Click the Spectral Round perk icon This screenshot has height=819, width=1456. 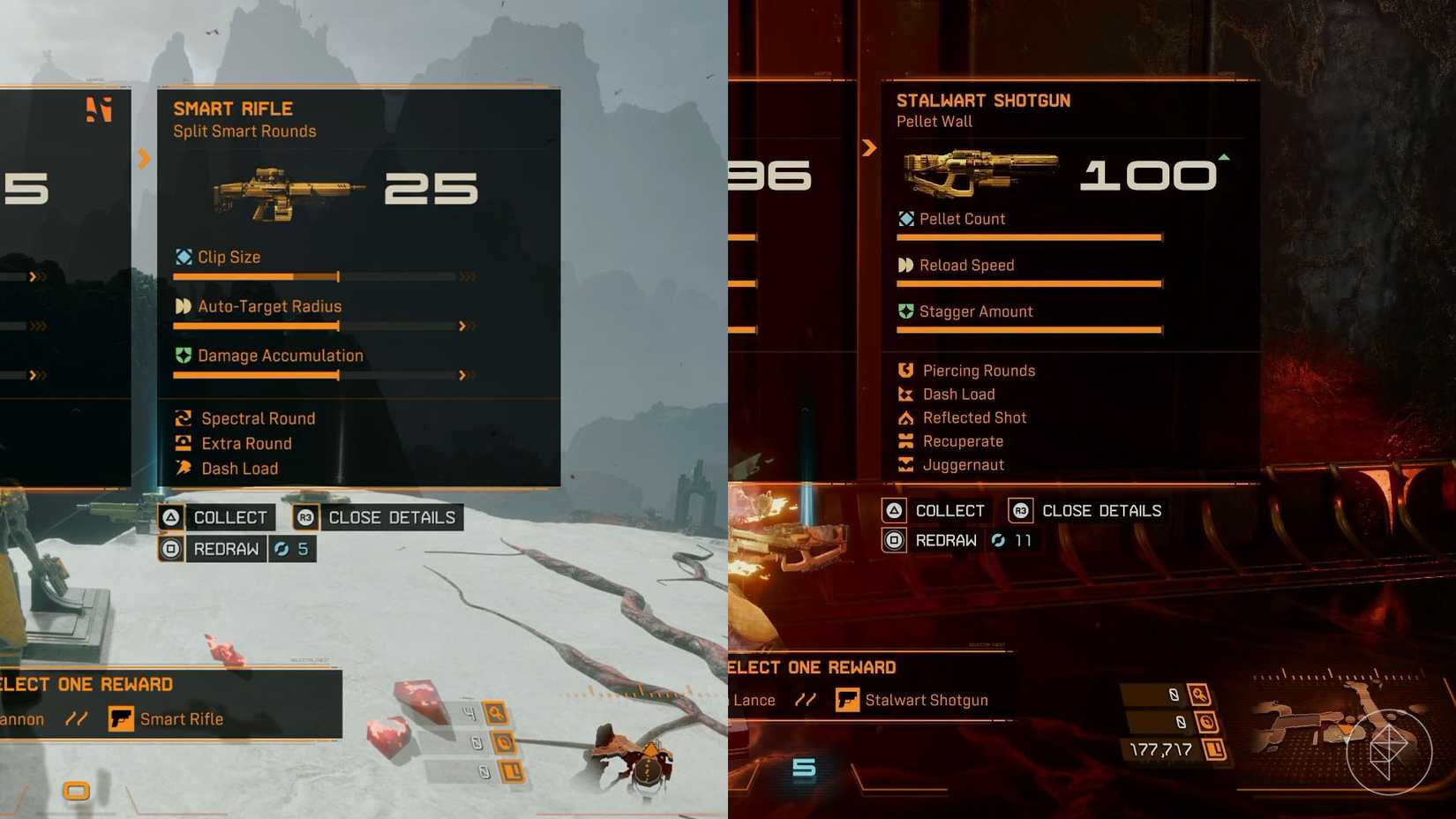point(183,418)
